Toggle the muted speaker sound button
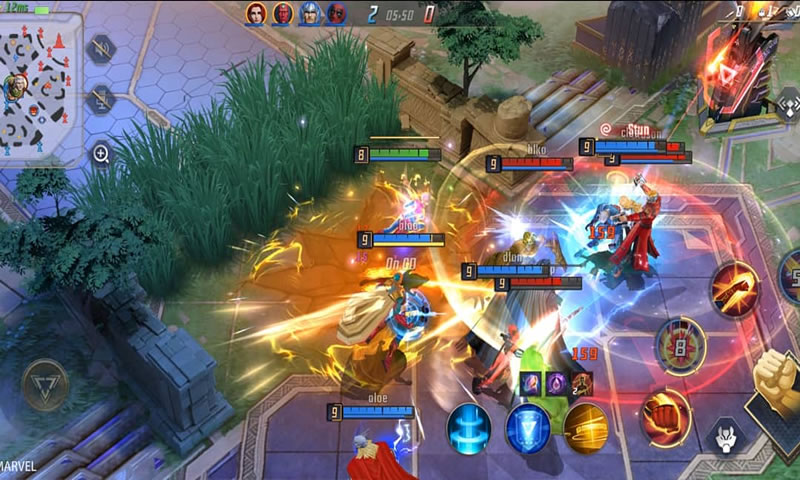This screenshot has height=480, width=800. coord(101,48)
